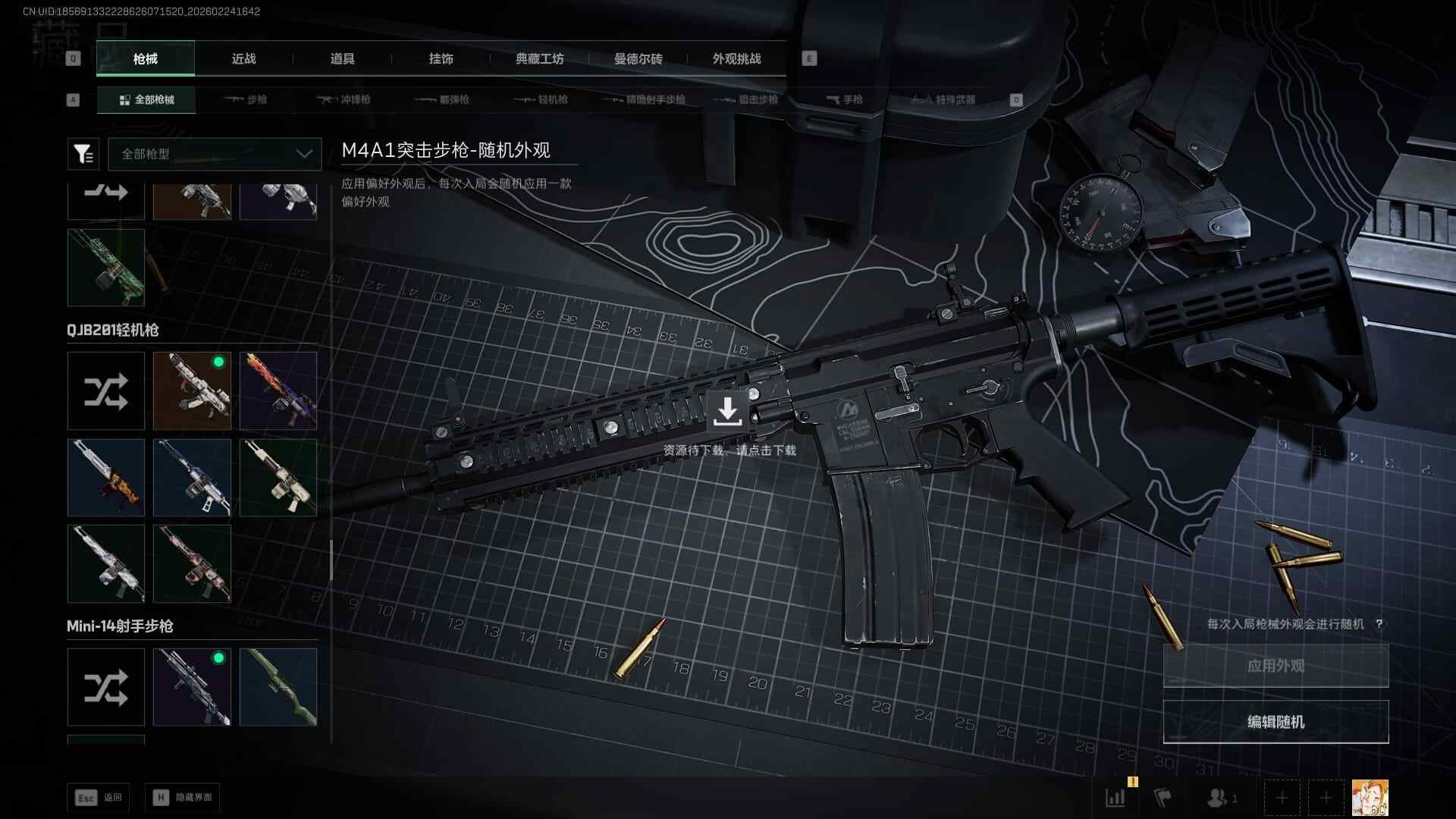Select the flame-patterned QJB201 skin thumbnail
Image resolution: width=1456 pixels, height=819 pixels.
(x=278, y=391)
